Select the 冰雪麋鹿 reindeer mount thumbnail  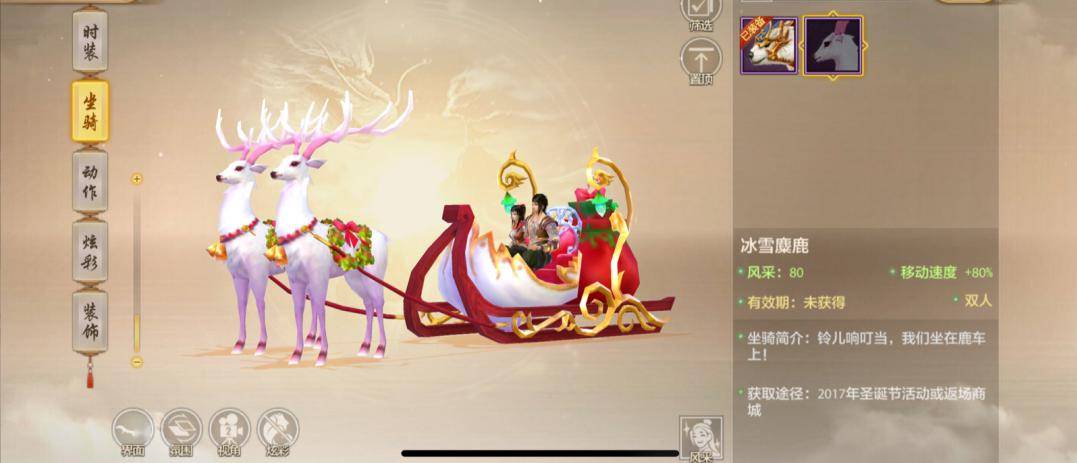(x=833, y=45)
